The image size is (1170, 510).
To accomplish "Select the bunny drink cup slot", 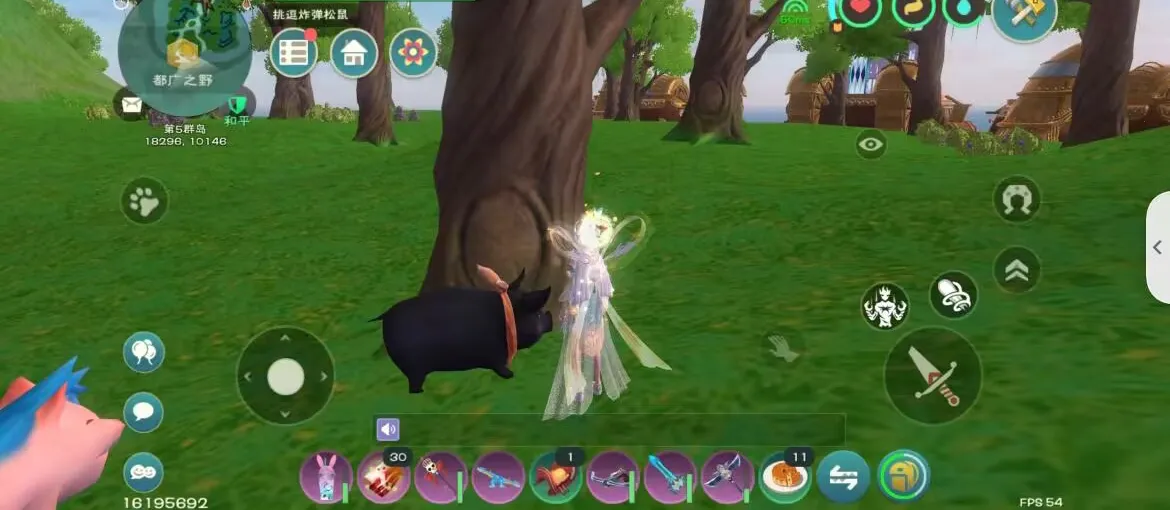I will tap(326, 477).
